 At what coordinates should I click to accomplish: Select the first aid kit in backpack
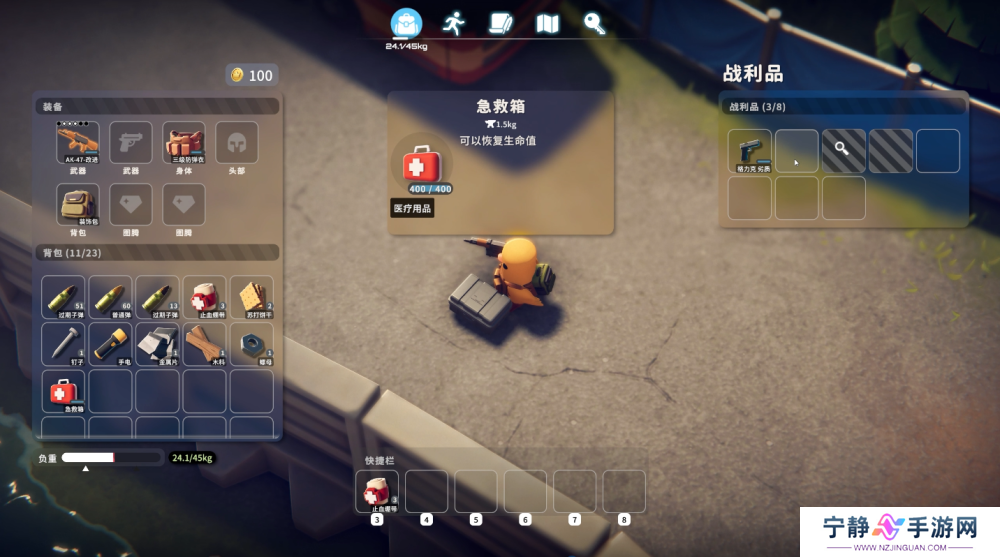[63, 390]
